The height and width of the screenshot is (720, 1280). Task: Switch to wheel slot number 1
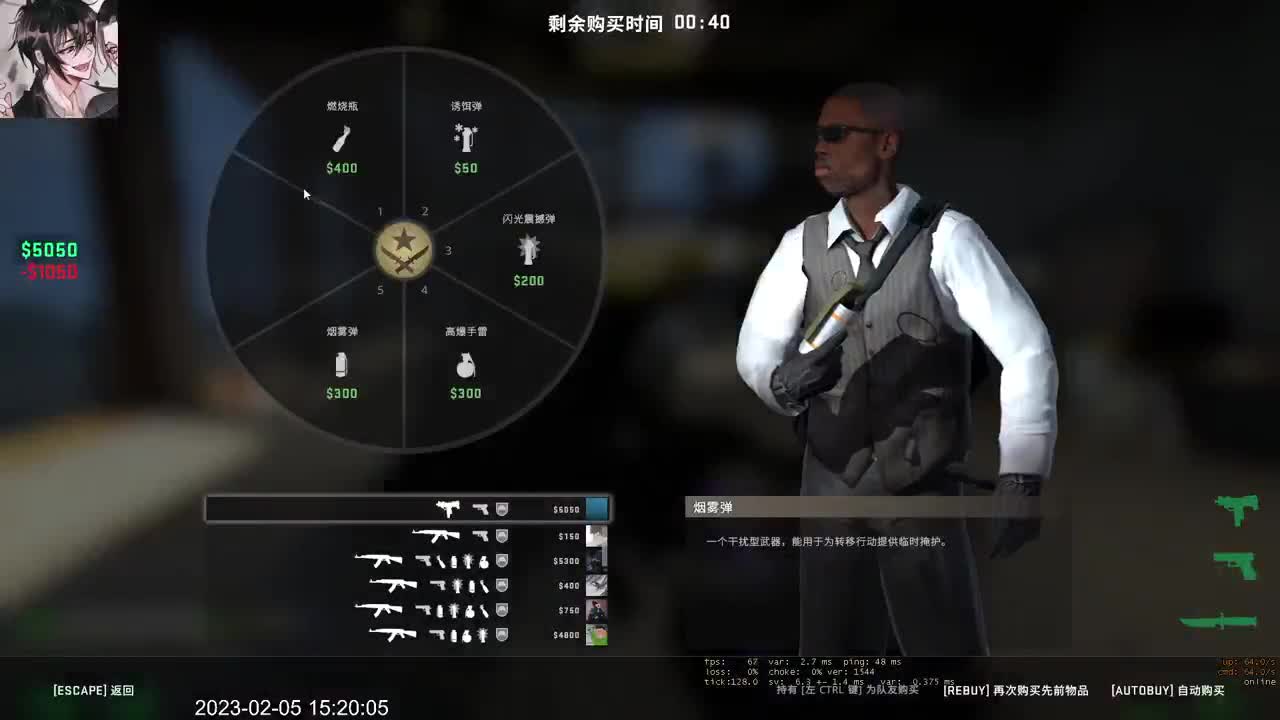coord(380,211)
